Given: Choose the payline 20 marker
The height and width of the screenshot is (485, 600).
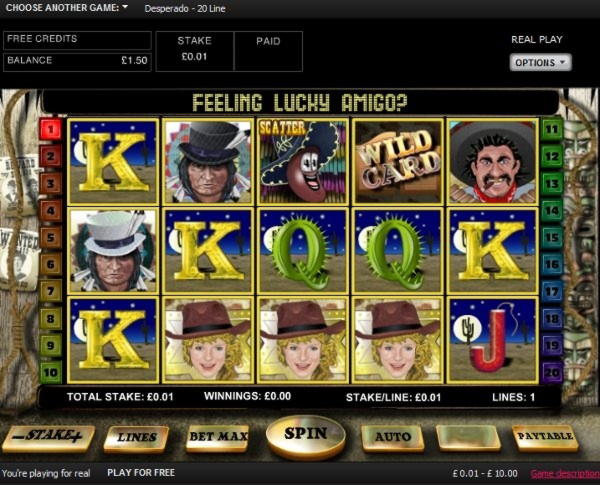Looking at the screenshot, I should coord(551,370).
